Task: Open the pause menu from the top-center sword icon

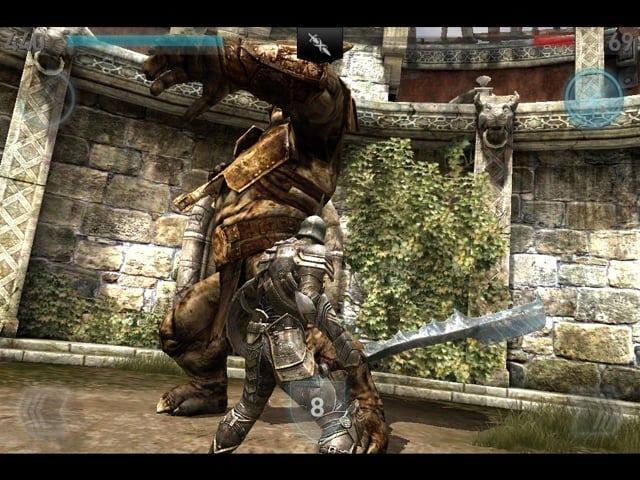Action: pyautogui.click(x=319, y=43)
